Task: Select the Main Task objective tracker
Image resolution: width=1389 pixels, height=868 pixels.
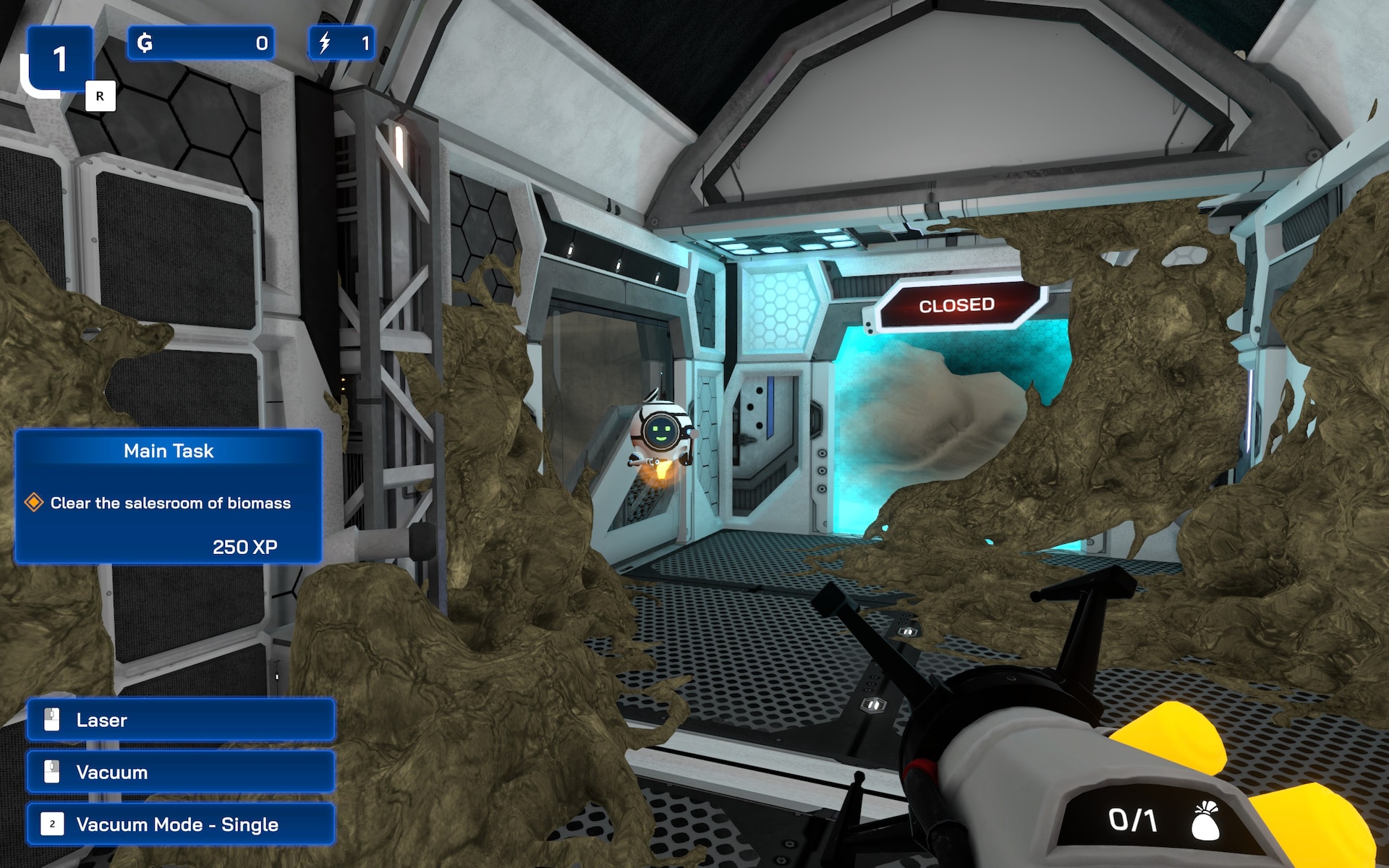Action: point(168,496)
